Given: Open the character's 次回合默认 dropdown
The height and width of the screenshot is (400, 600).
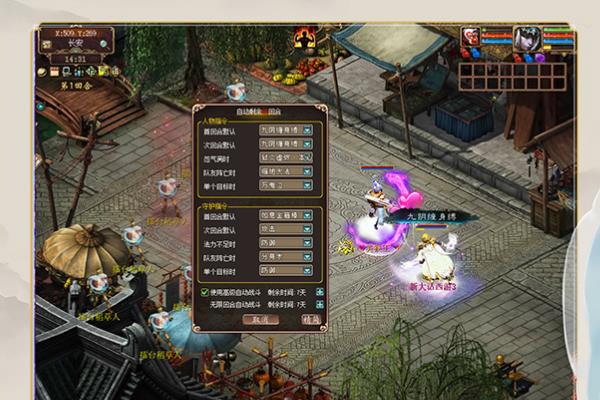Looking at the screenshot, I should pyautogui.click(x=307, y=143).
